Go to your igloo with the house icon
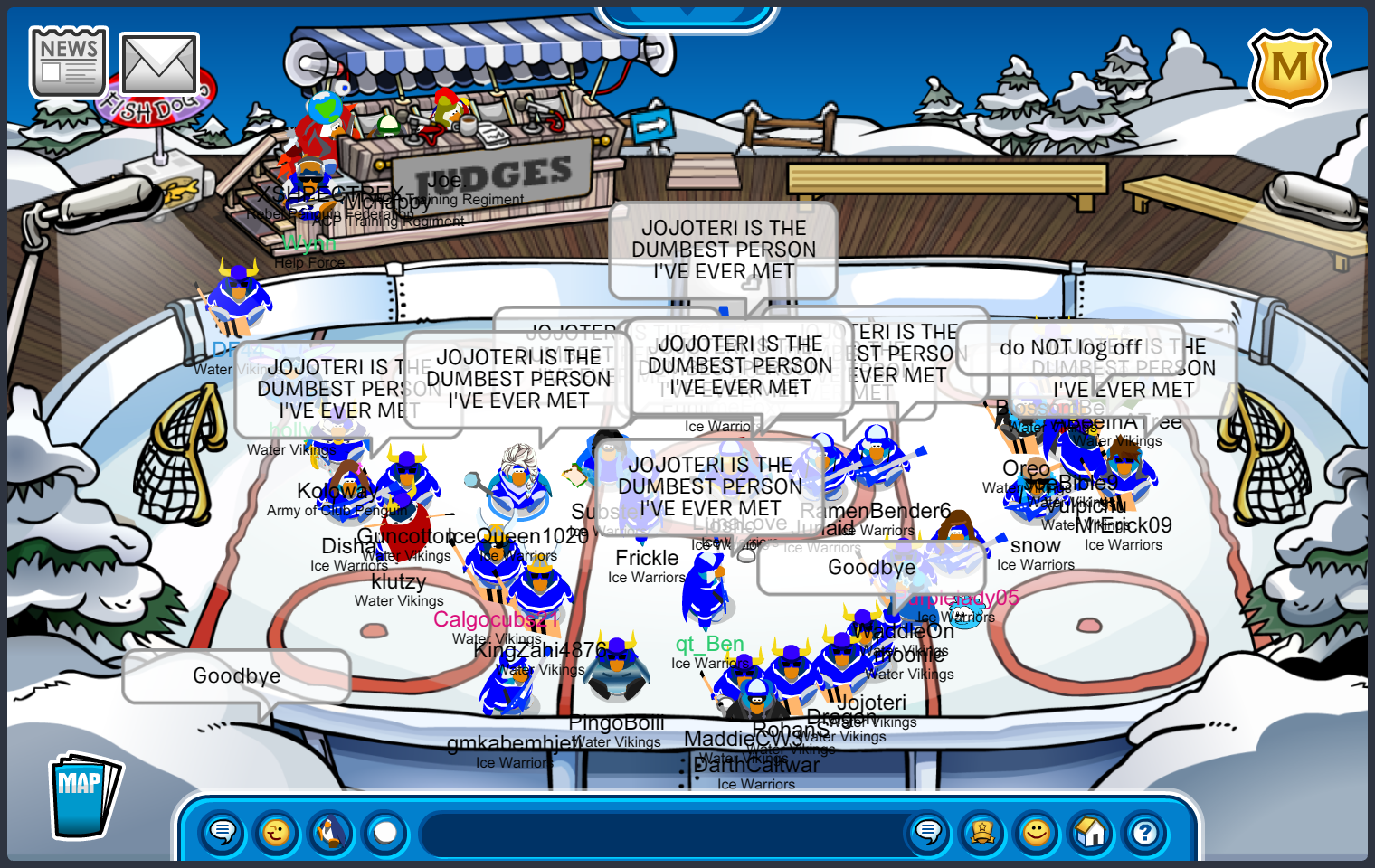The width and height of the screenshot is (1375, 868). pos(1091,832)
